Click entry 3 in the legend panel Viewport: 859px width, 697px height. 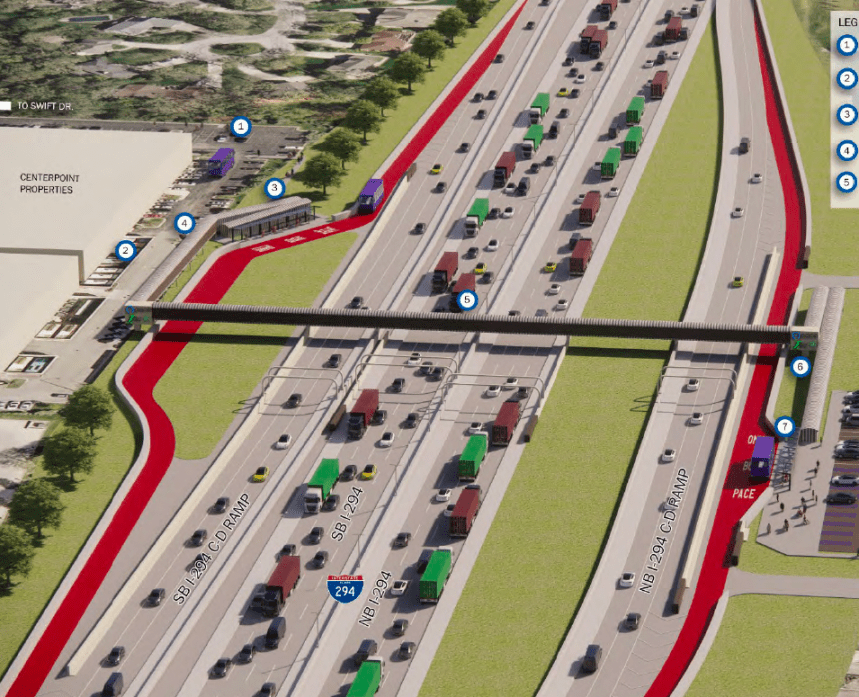click(847, 114)
